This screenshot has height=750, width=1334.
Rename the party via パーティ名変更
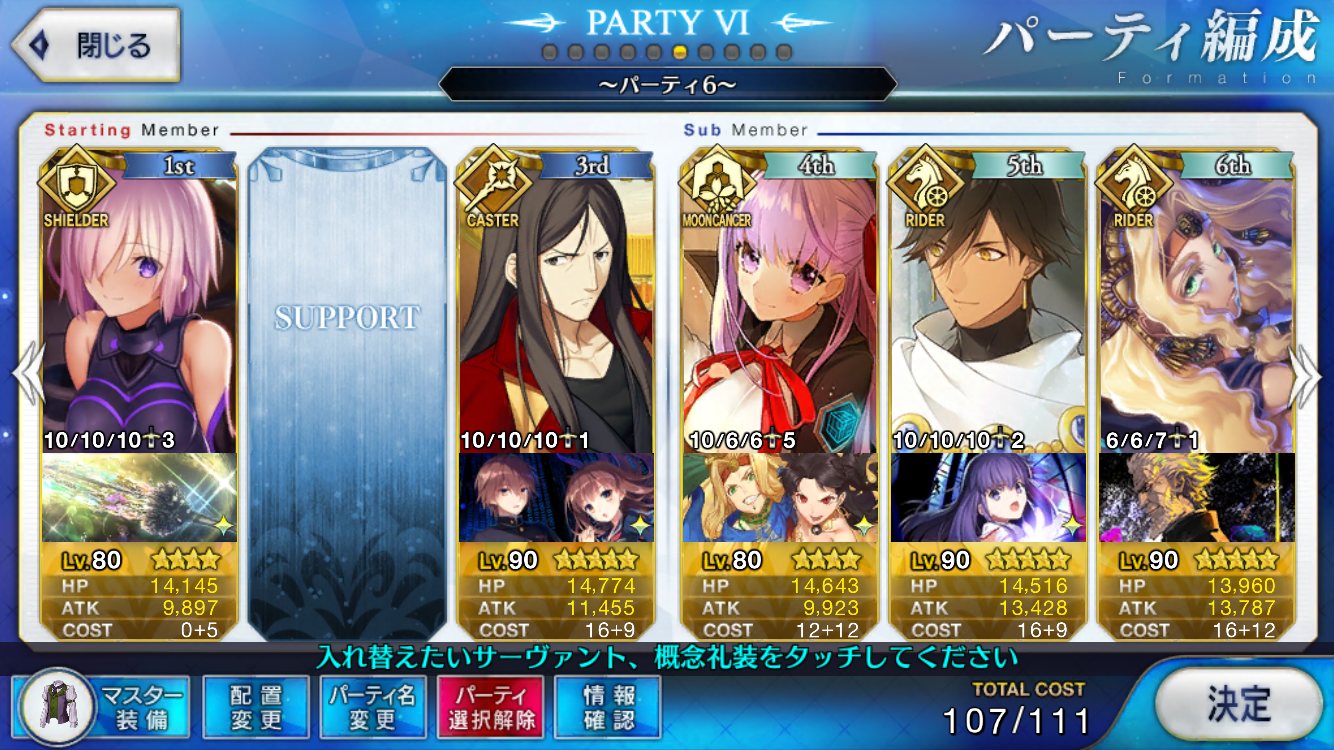[x=373, y=707]
